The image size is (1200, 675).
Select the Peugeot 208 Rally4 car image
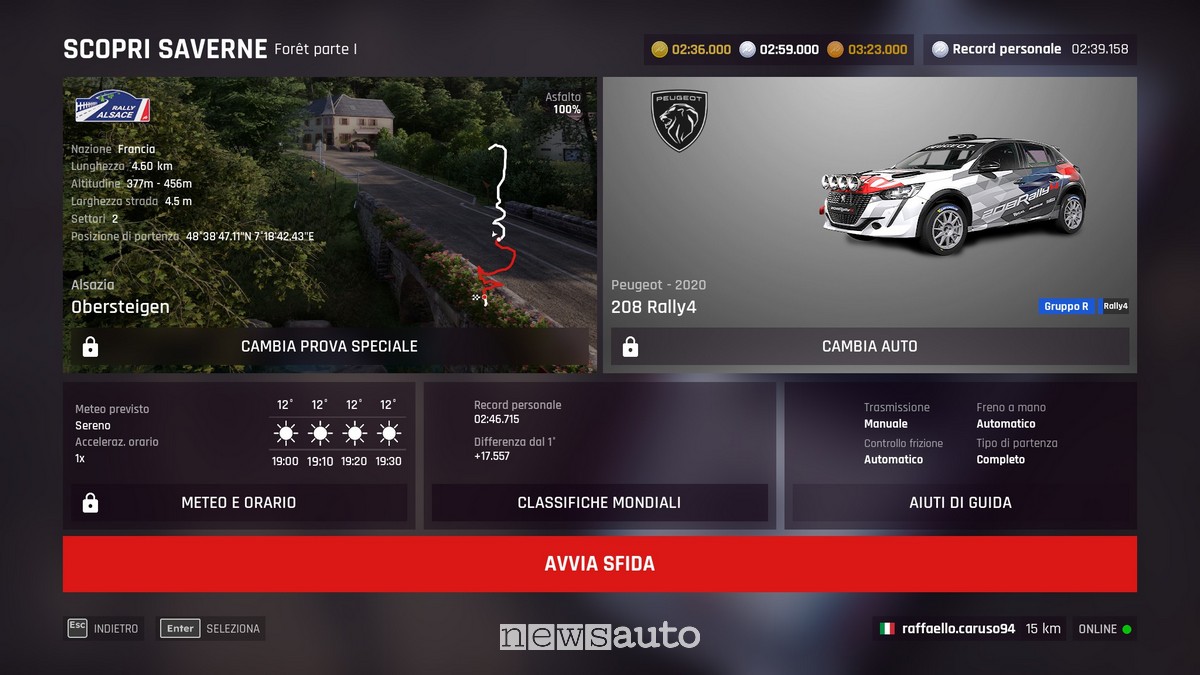(952, 195)
